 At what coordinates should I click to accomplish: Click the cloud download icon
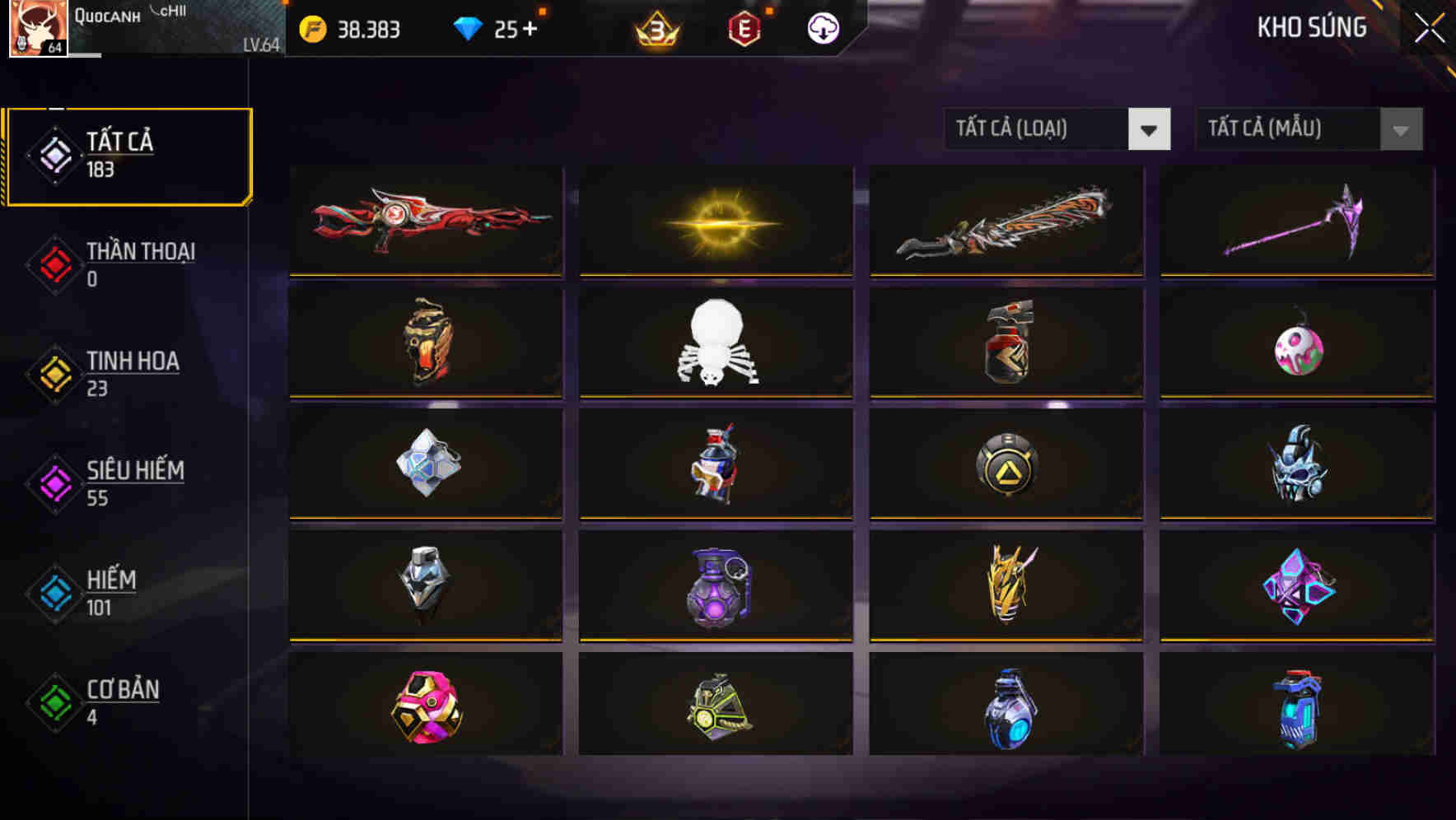823,27
